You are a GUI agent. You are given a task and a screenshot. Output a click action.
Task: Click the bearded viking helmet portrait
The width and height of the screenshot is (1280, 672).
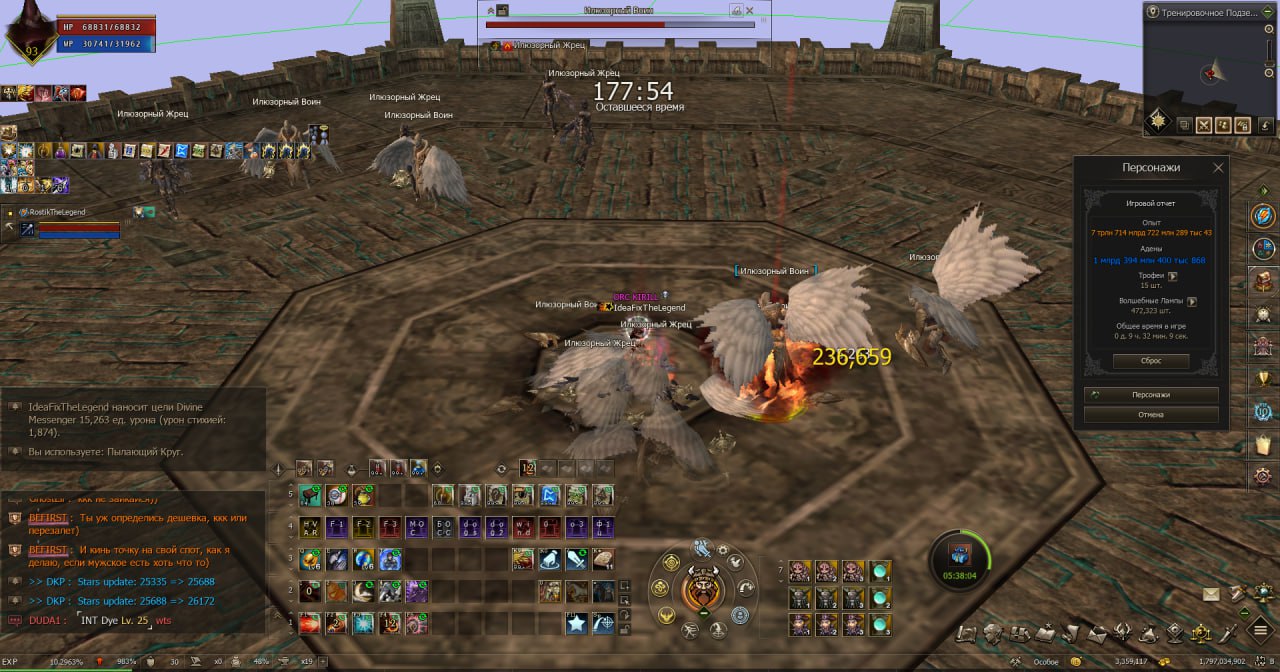[x=703, y=590]
